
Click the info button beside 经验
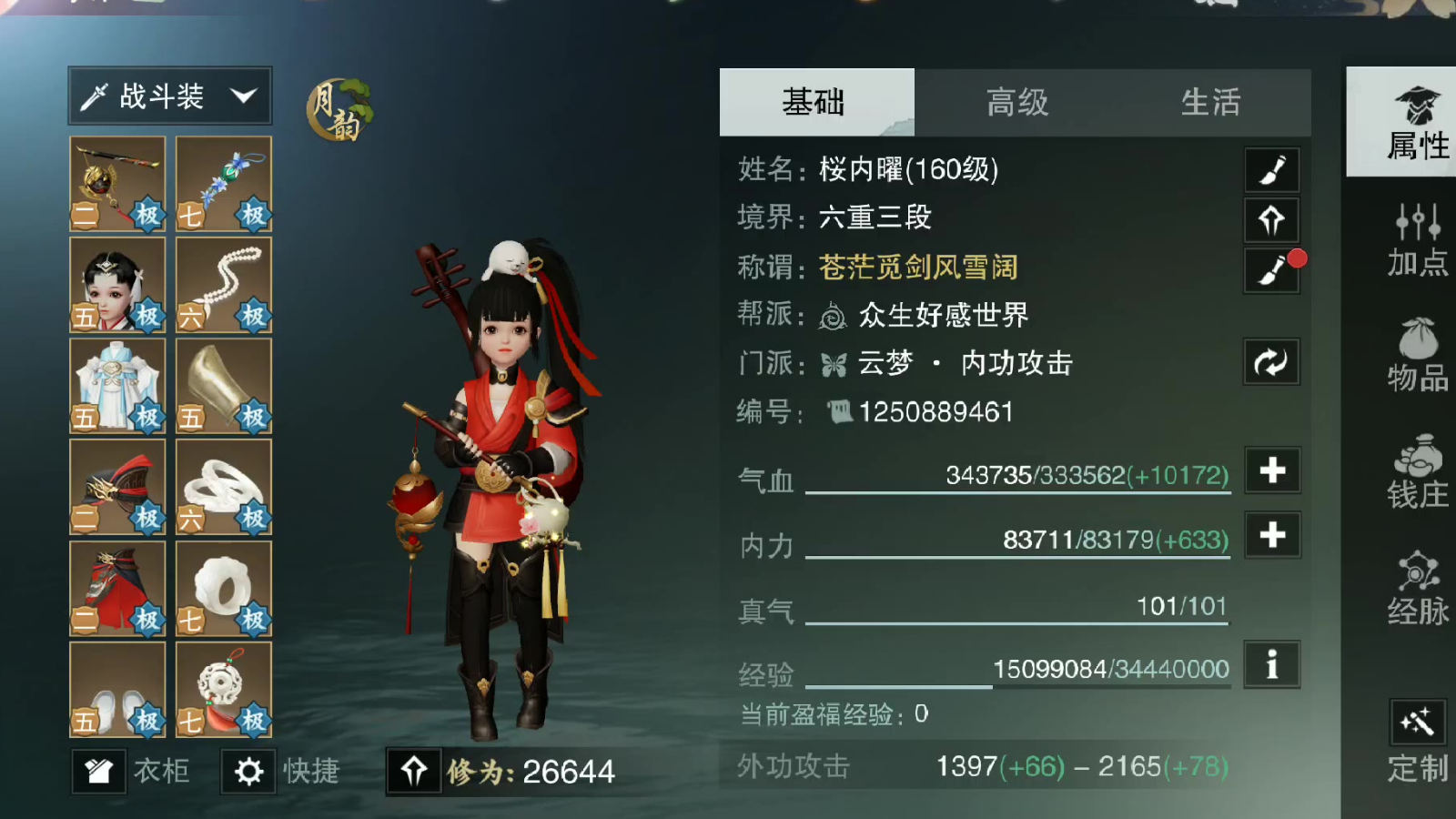click(x=1271, y=665)
